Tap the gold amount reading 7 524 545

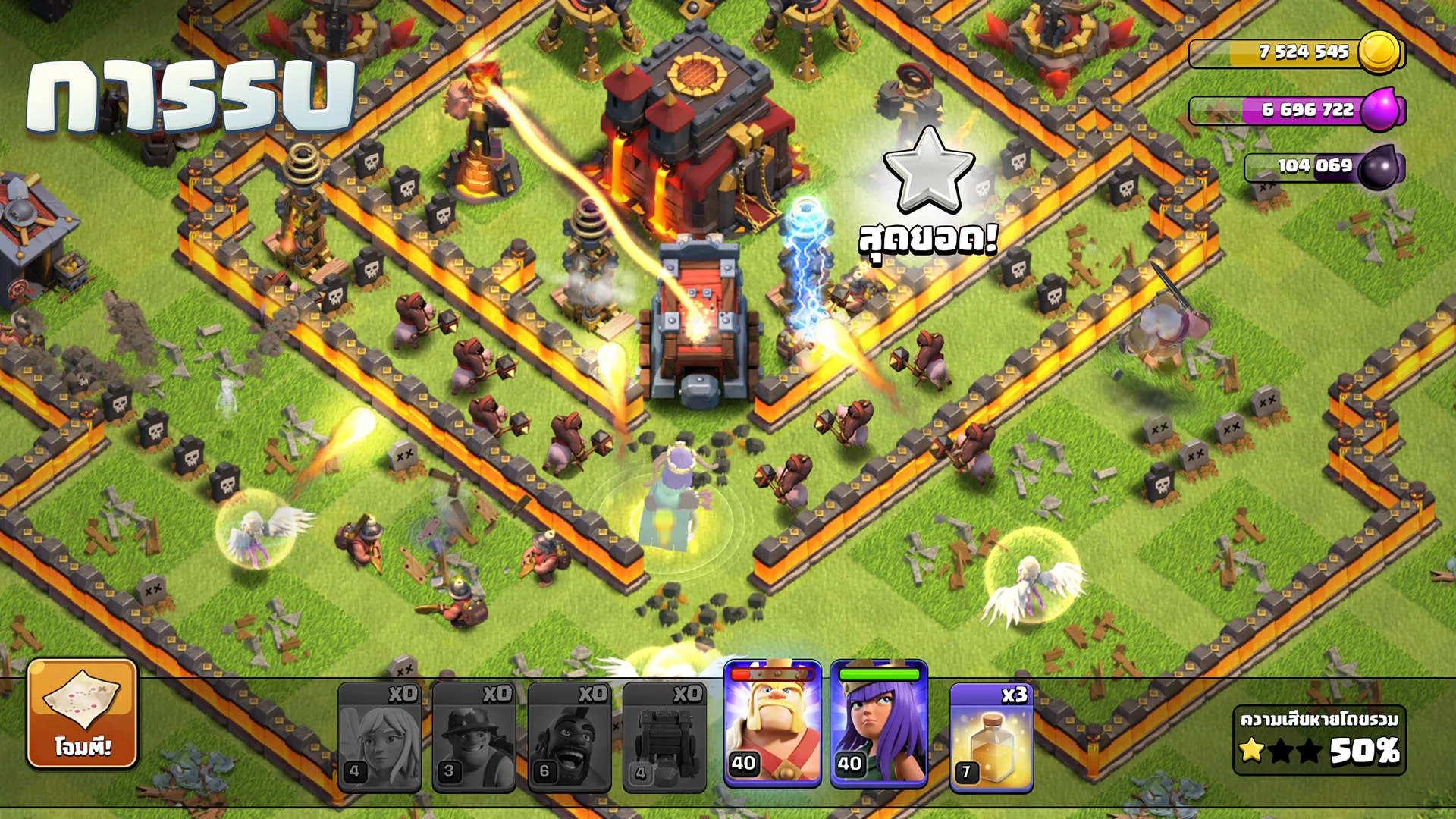pyautogui.click(x=1303, y=53)
